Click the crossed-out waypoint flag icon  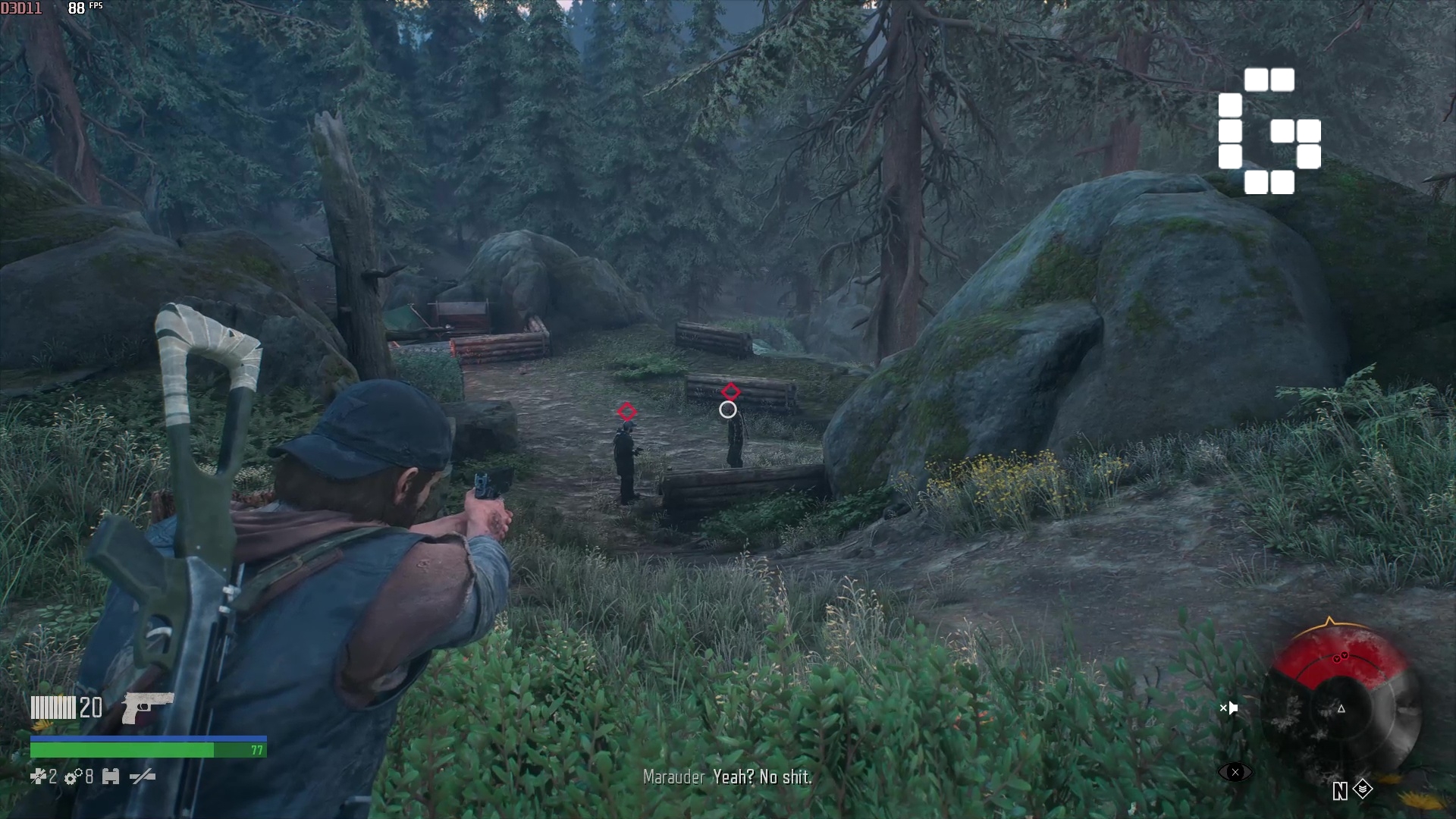1230,708
